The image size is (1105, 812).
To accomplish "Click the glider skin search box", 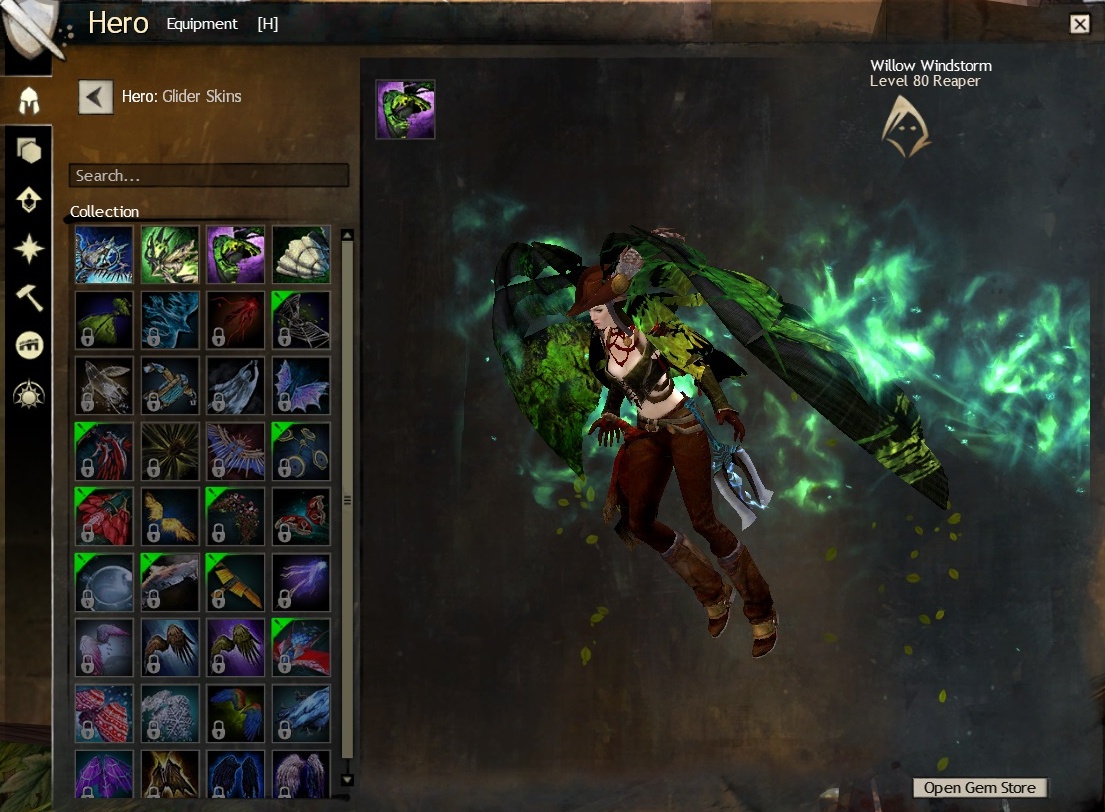I will click(208, 175).
